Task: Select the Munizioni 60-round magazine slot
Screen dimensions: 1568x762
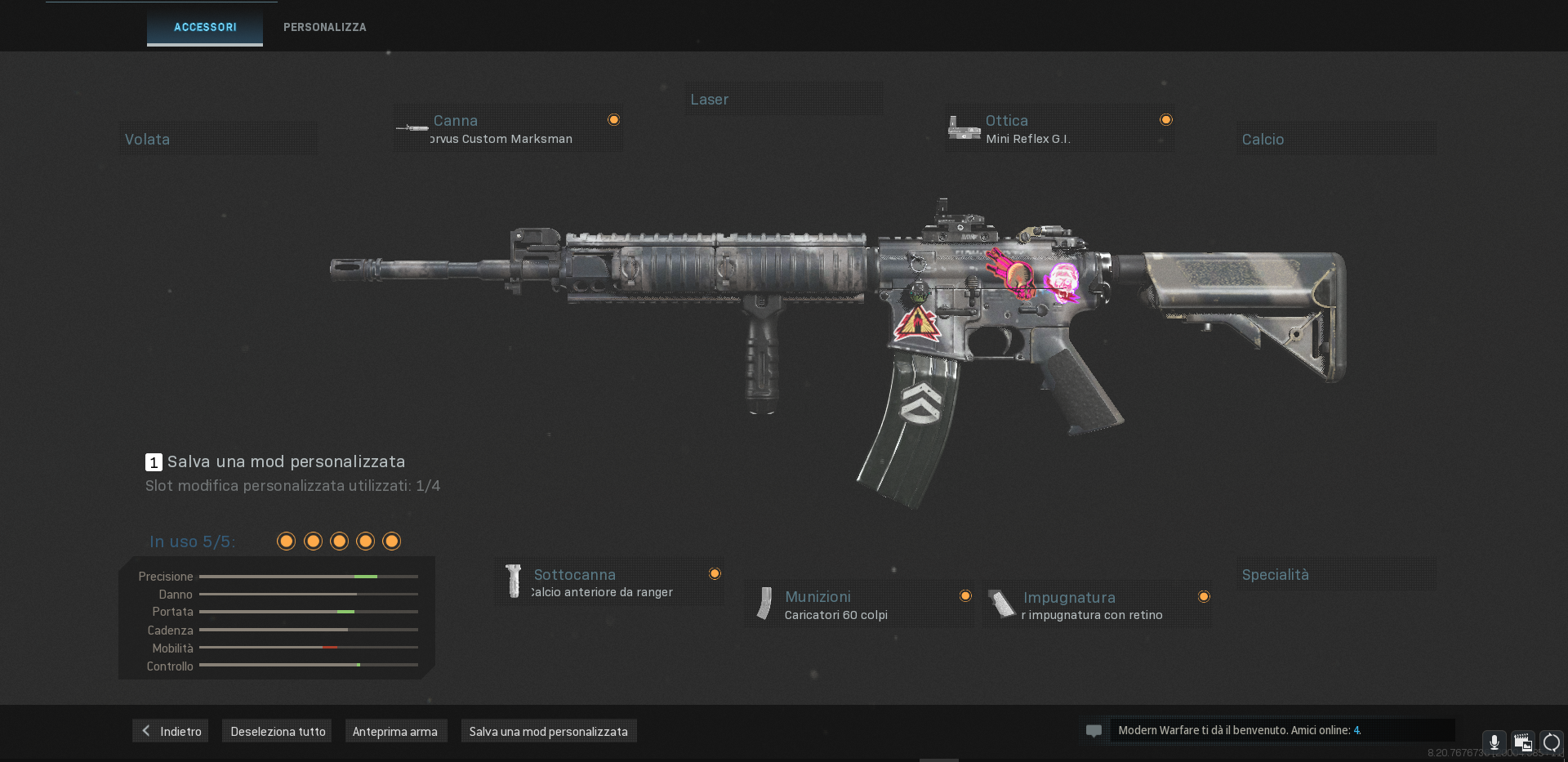Action: click(858, 605)
